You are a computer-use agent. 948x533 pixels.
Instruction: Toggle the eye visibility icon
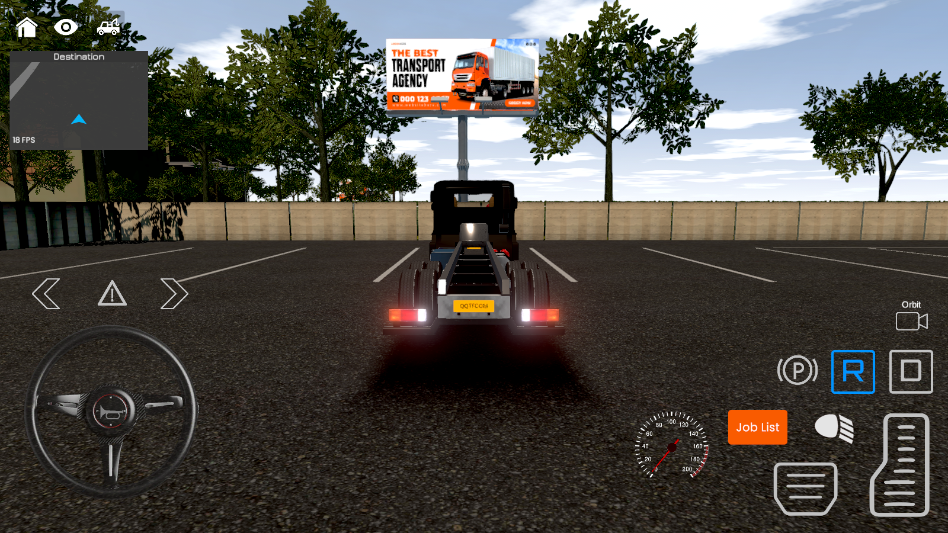(67, 27)
